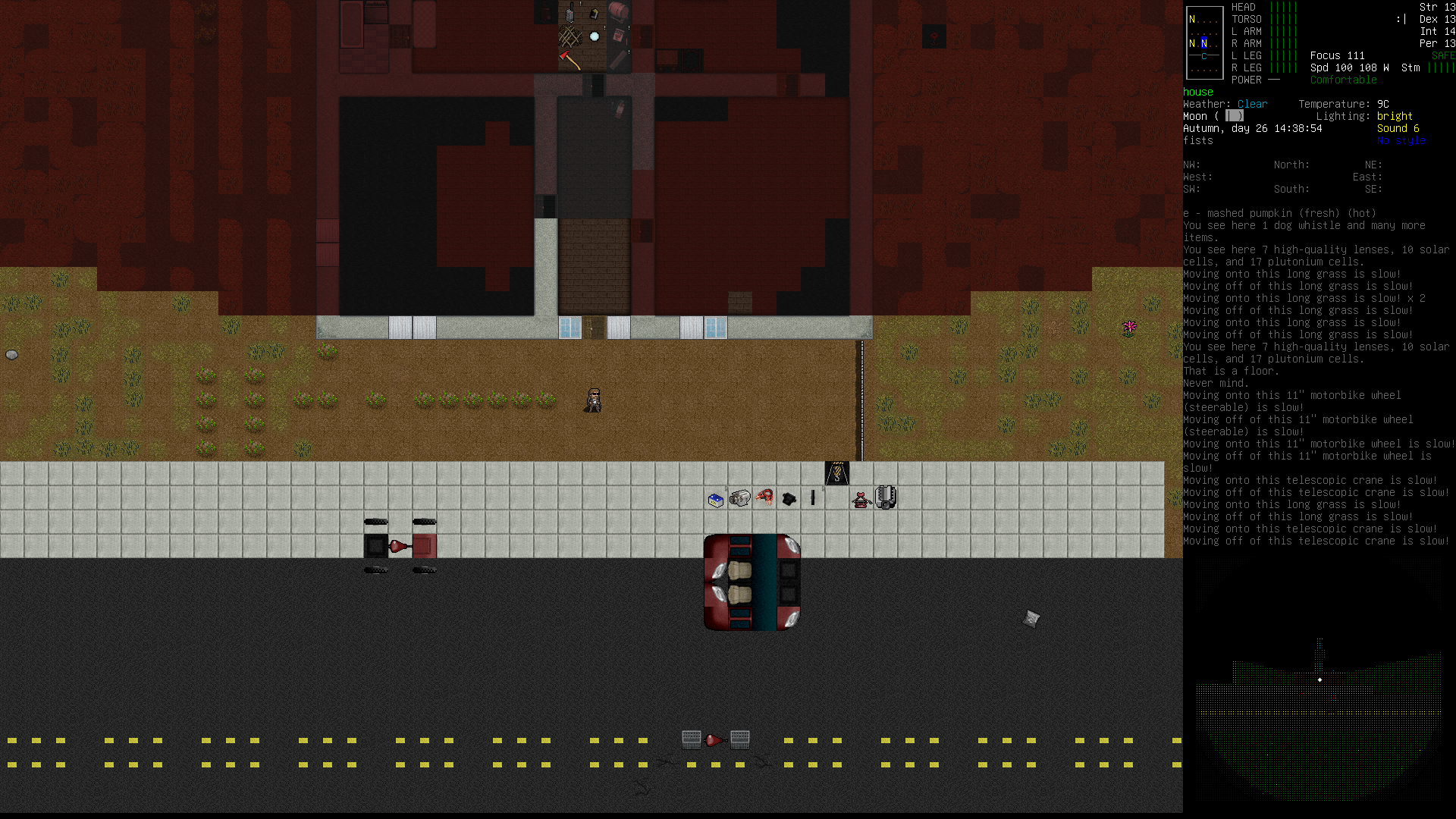Click the player character sprite on the path
Viewport: 1456px width, 819px height.
594,400
